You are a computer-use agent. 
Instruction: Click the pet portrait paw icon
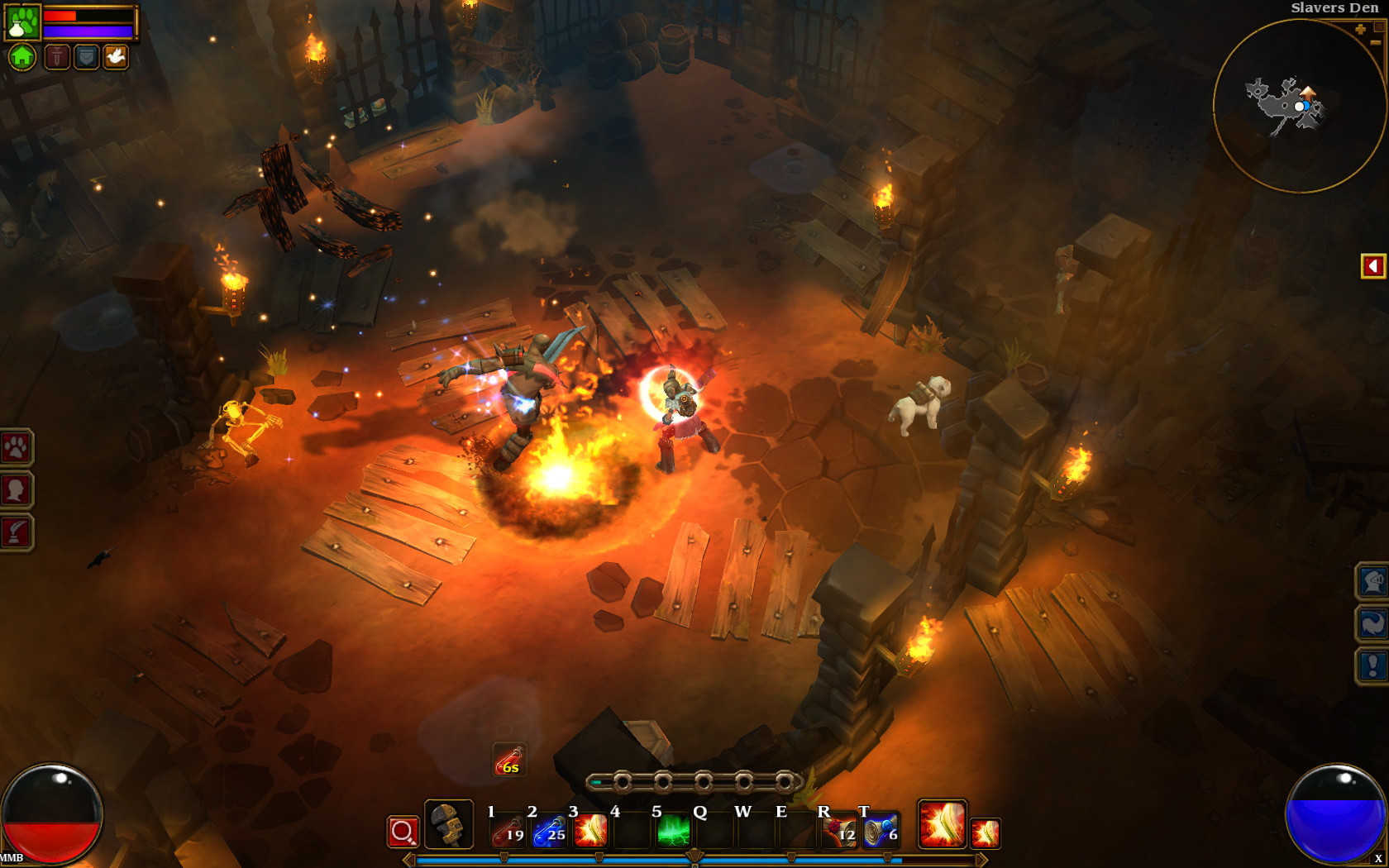tap(22, 21)
